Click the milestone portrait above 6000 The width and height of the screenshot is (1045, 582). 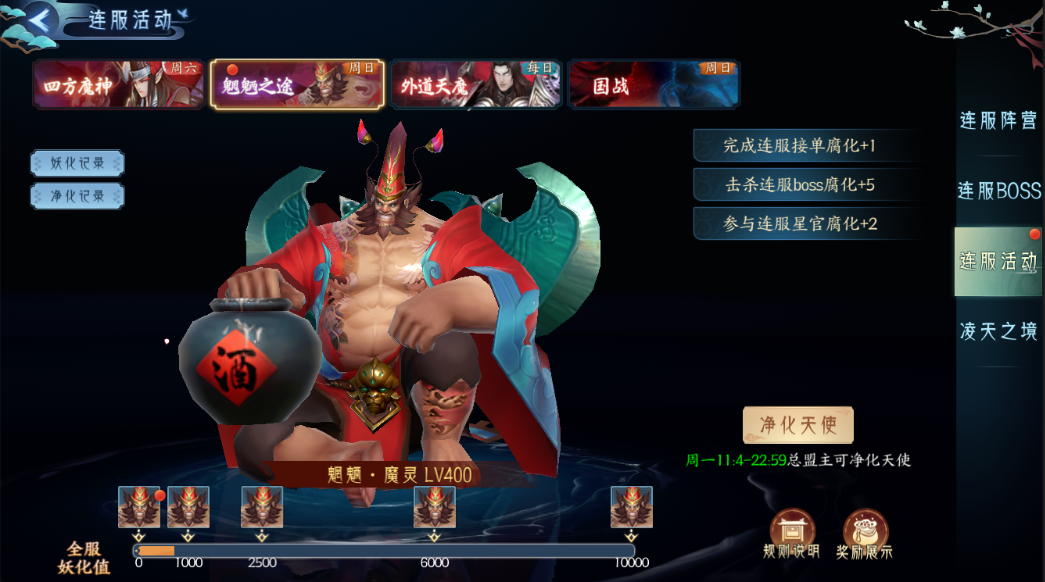pyautogui.click(x=435, y=507)
